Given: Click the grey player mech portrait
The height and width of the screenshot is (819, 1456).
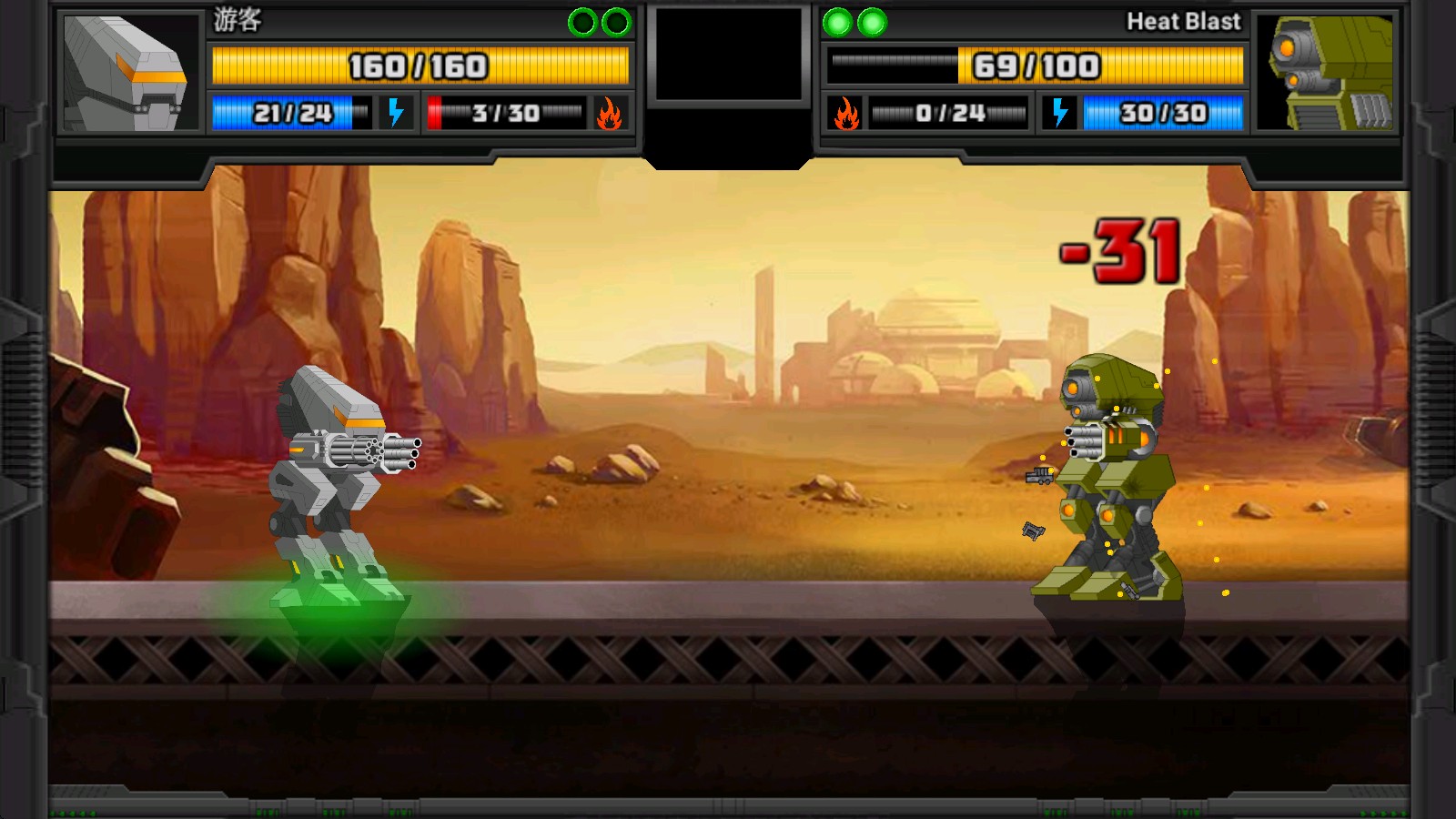Looking at the screenshot, I should tap(128, 73).
